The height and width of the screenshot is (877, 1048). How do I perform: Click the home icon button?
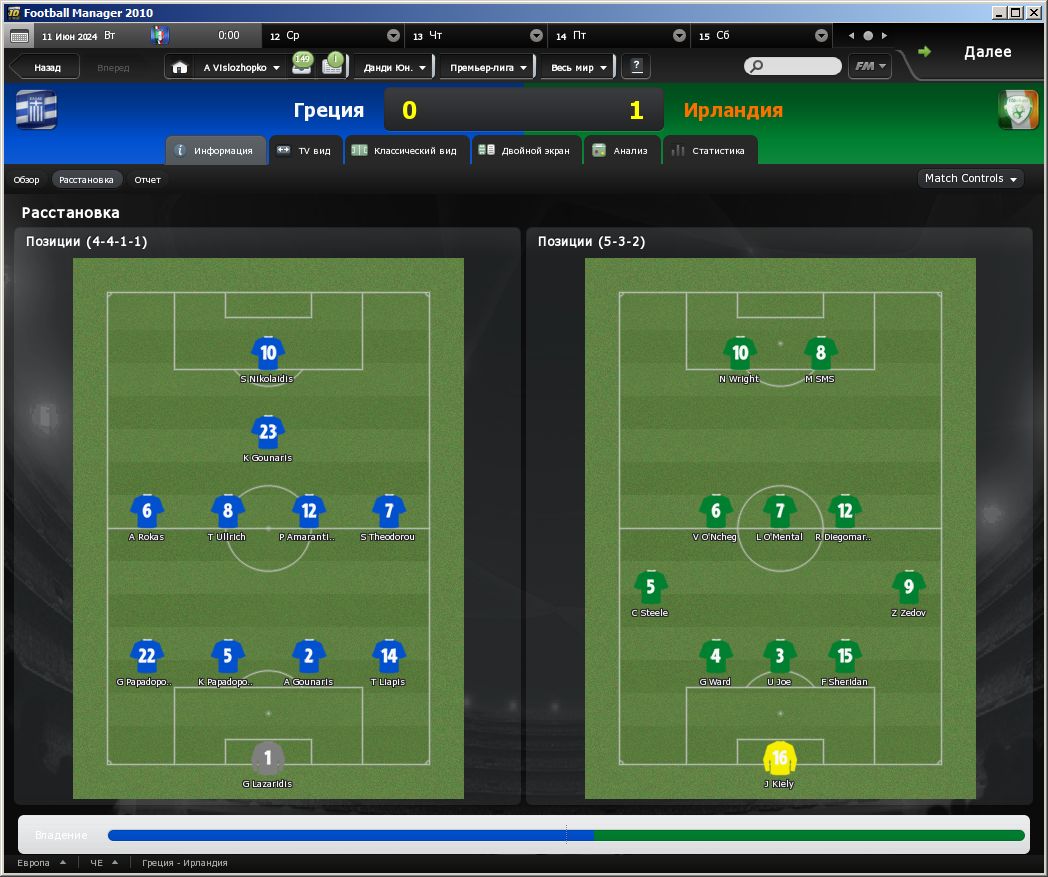(180, 68)
